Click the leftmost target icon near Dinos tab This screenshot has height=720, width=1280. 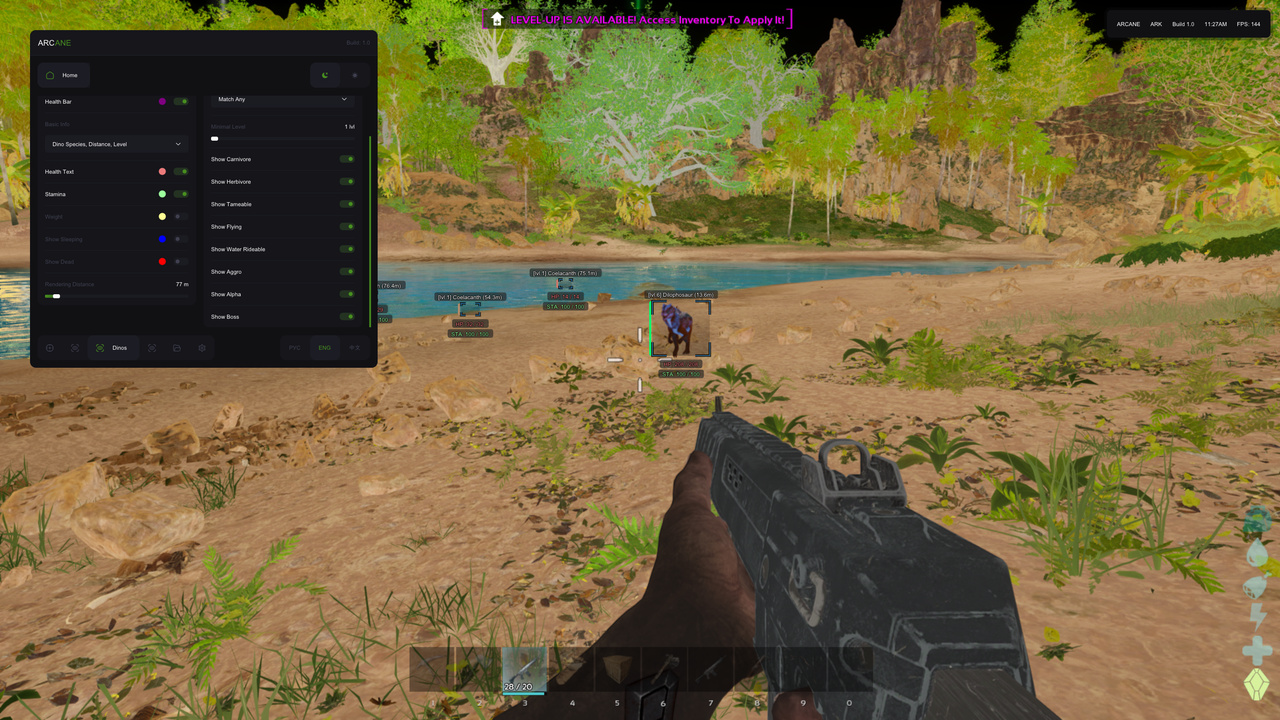coord(74,347)
